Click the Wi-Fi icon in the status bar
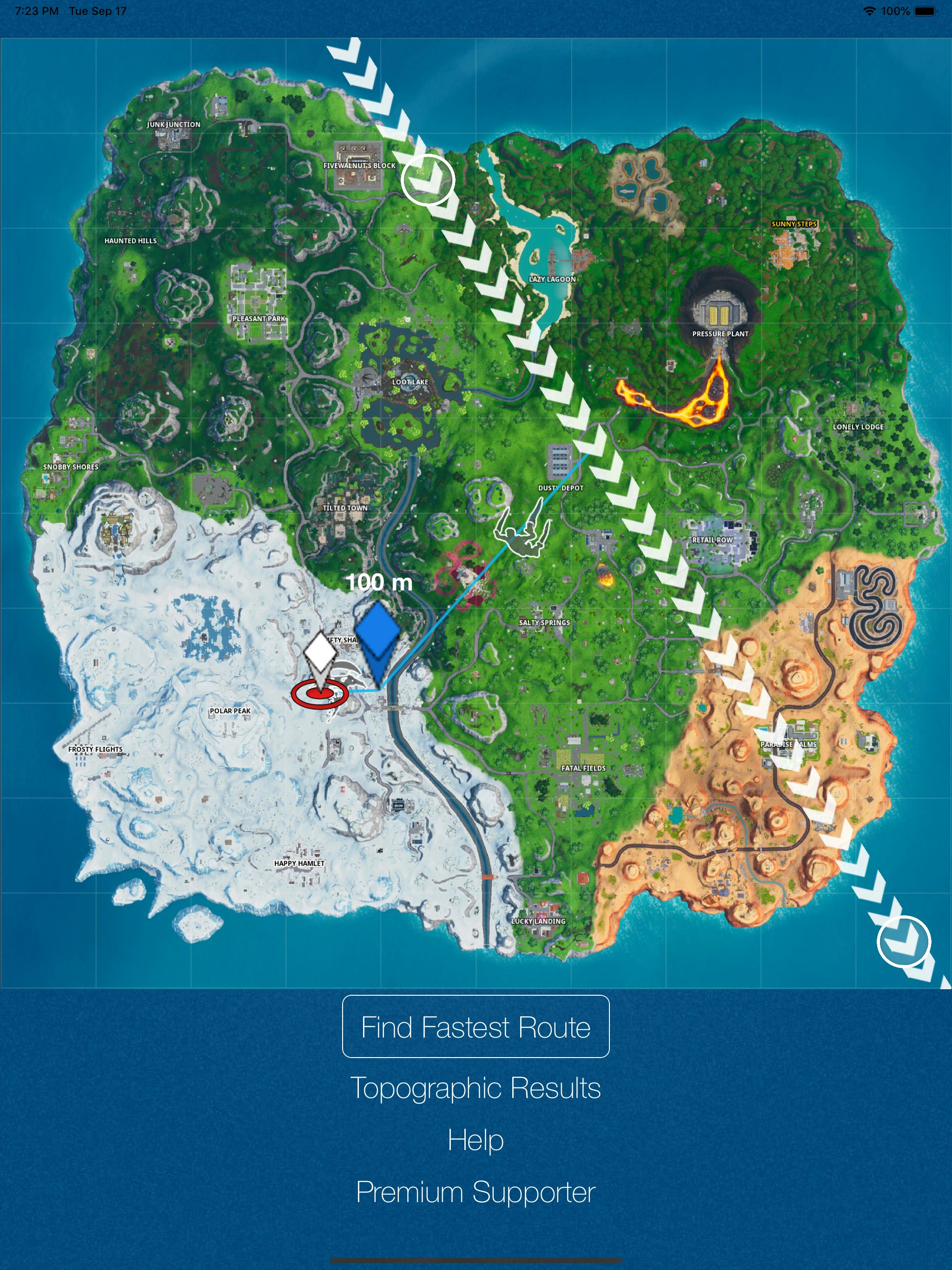This screenshot has width=952, height=1270. click(x=869, y=10)
